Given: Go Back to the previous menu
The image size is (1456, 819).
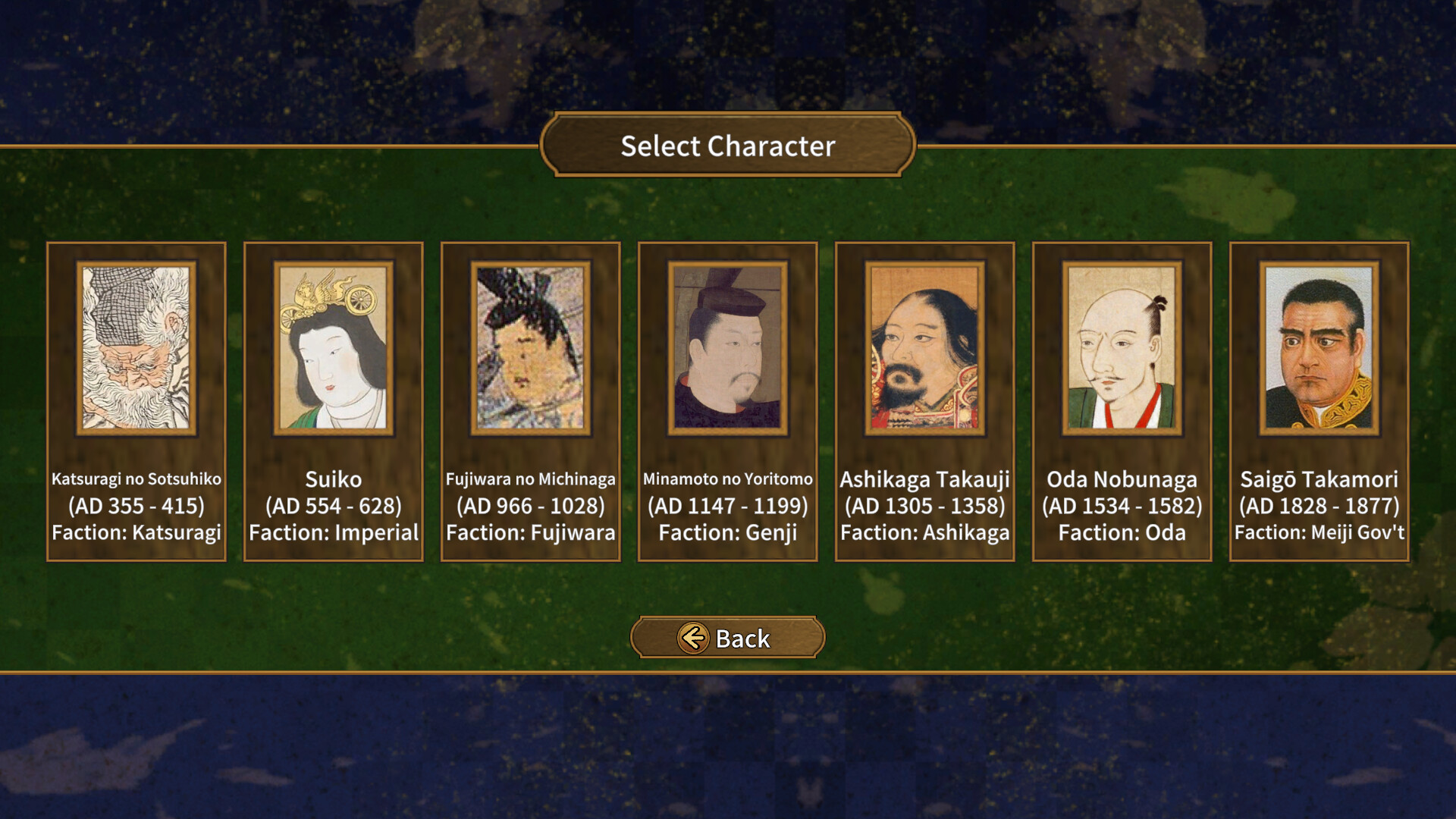Looking at the screenshot, I should tap(727, 638).
